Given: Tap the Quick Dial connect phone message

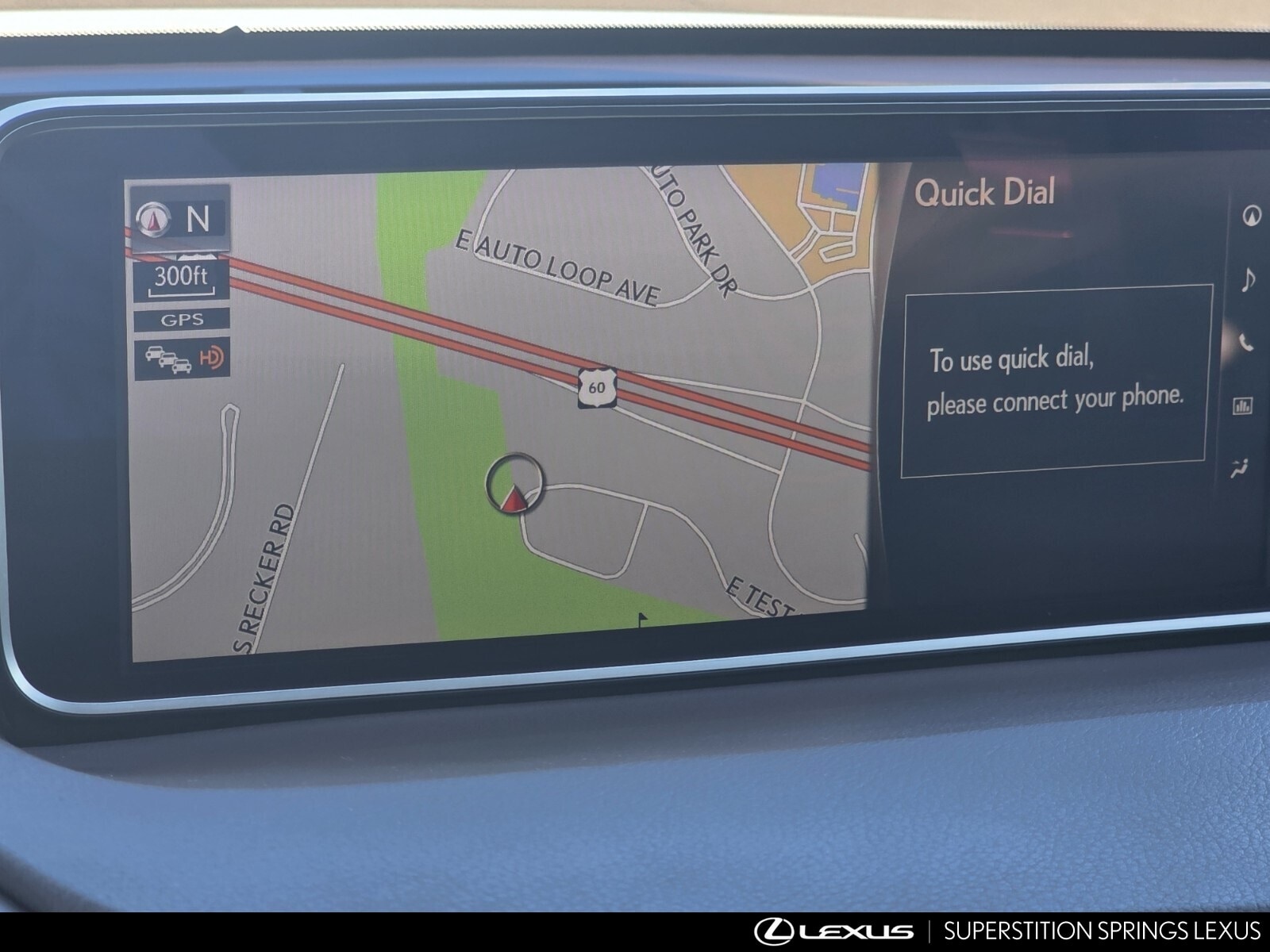Looking at the screenshot, I should pos(1056,381).
